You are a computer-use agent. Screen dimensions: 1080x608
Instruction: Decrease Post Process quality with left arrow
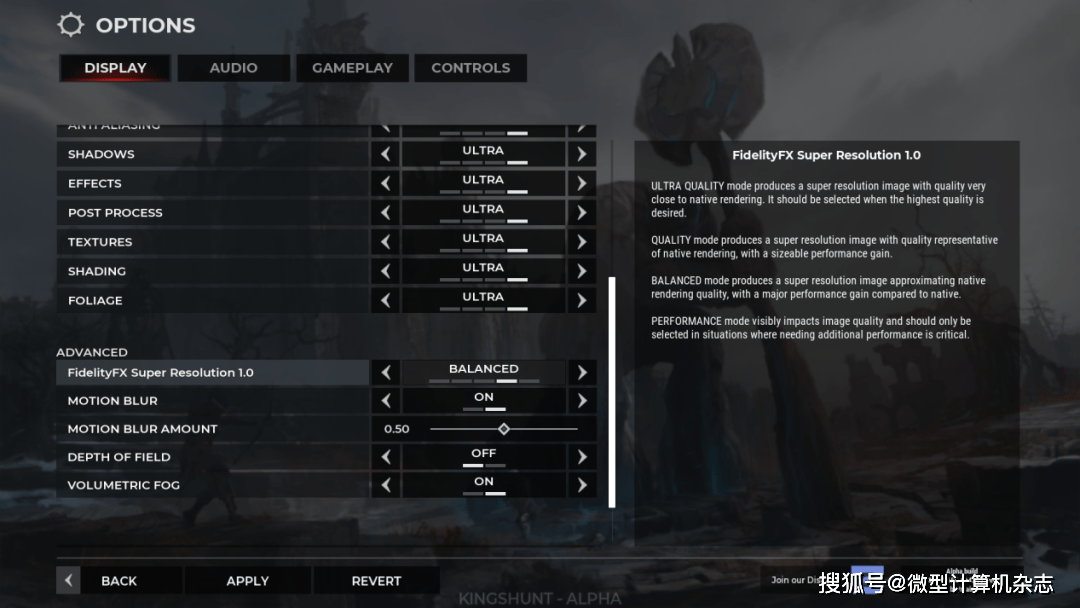click(385, 213)
